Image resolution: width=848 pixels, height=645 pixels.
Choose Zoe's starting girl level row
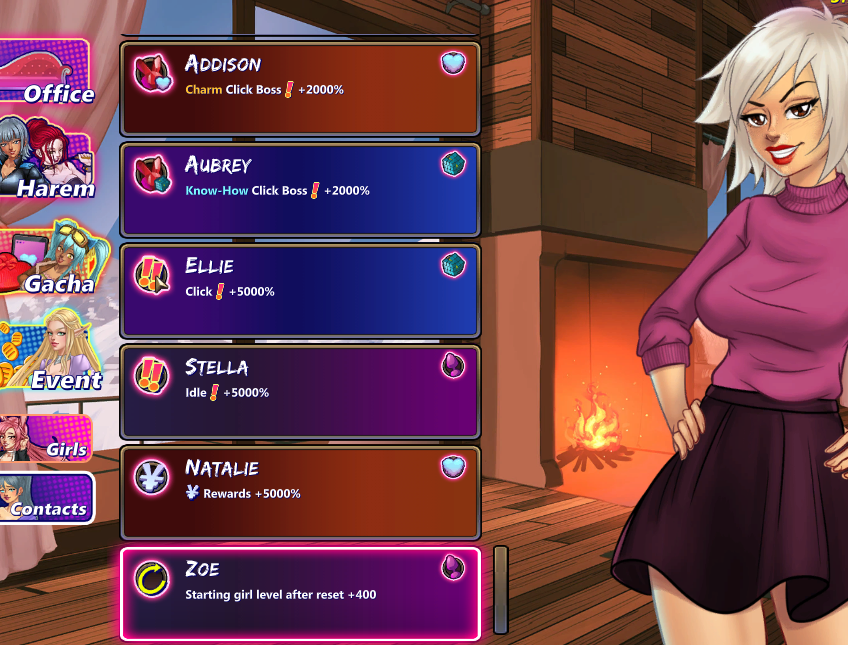click(300, 593)
